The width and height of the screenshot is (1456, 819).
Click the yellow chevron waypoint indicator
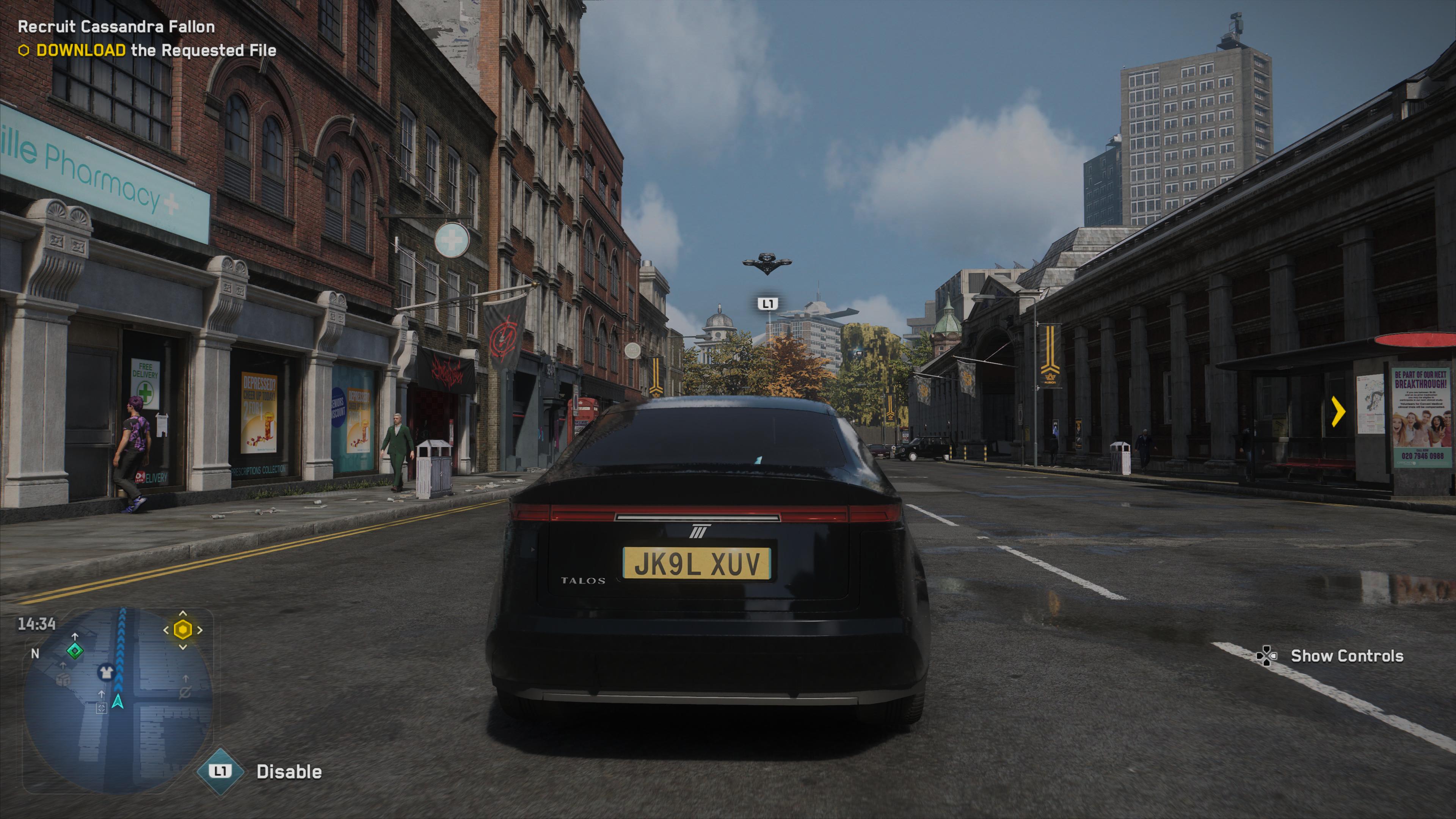pos(1338,411)
